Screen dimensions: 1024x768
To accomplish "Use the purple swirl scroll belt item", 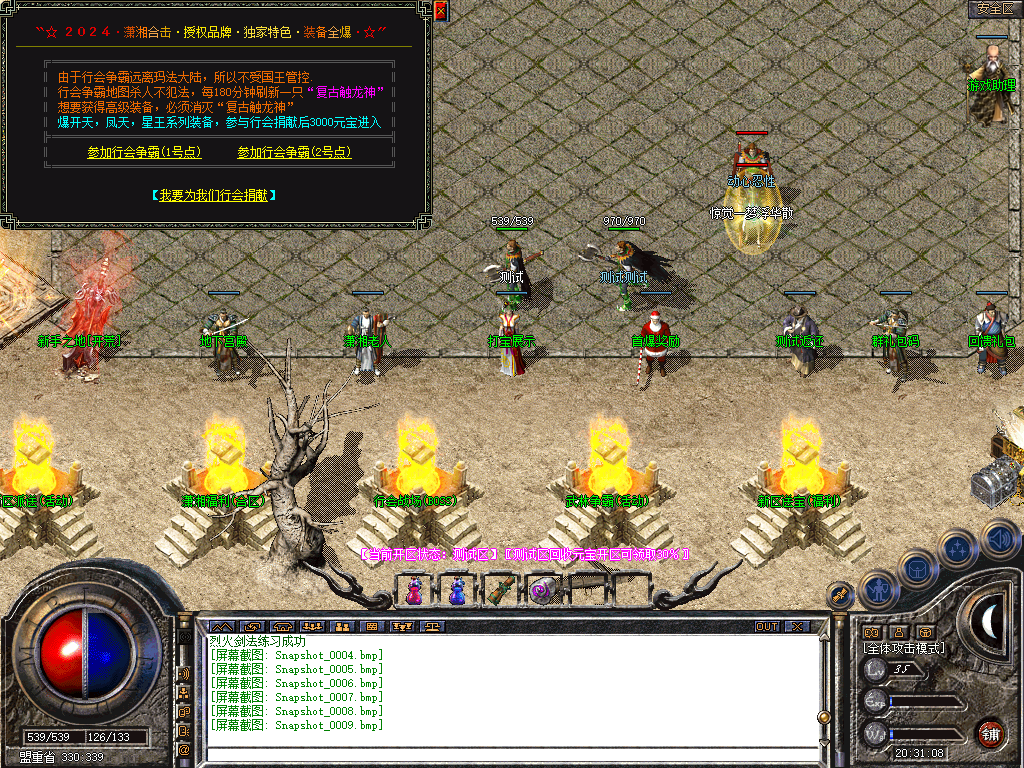I will [x=542, y=591].
